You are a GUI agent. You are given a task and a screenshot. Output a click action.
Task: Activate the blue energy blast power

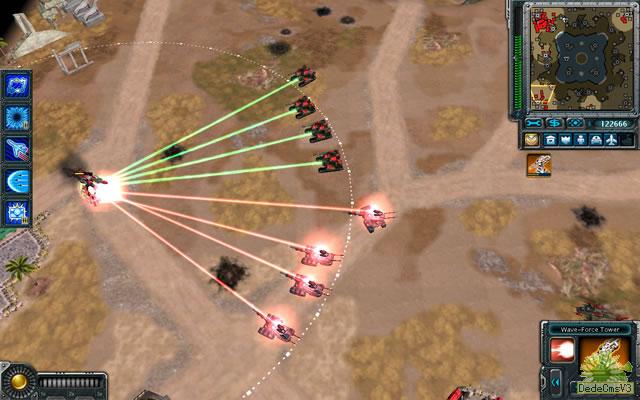(x=18, y=181)
